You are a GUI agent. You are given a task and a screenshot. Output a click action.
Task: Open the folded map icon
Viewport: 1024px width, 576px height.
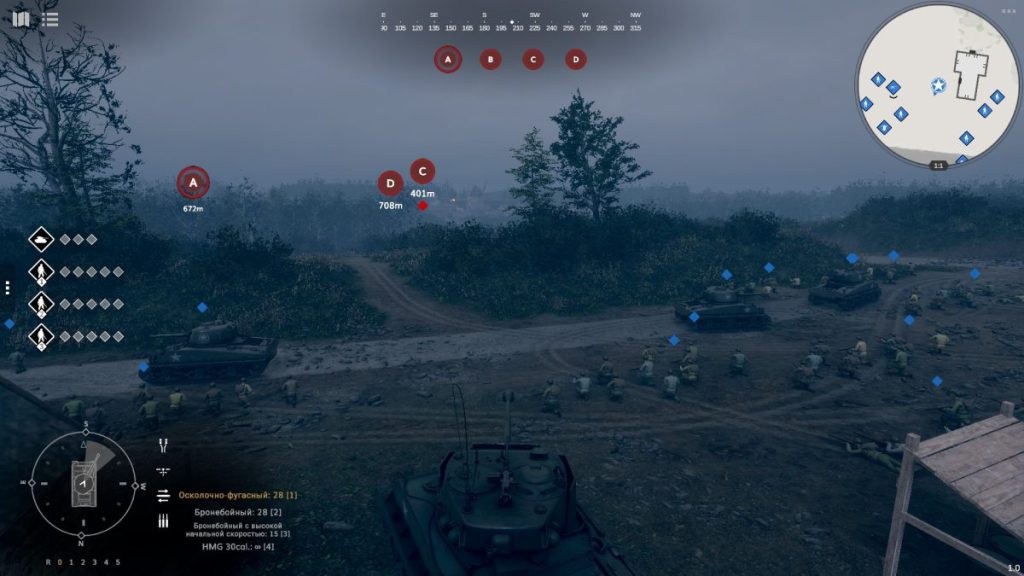tap(21, 19)
